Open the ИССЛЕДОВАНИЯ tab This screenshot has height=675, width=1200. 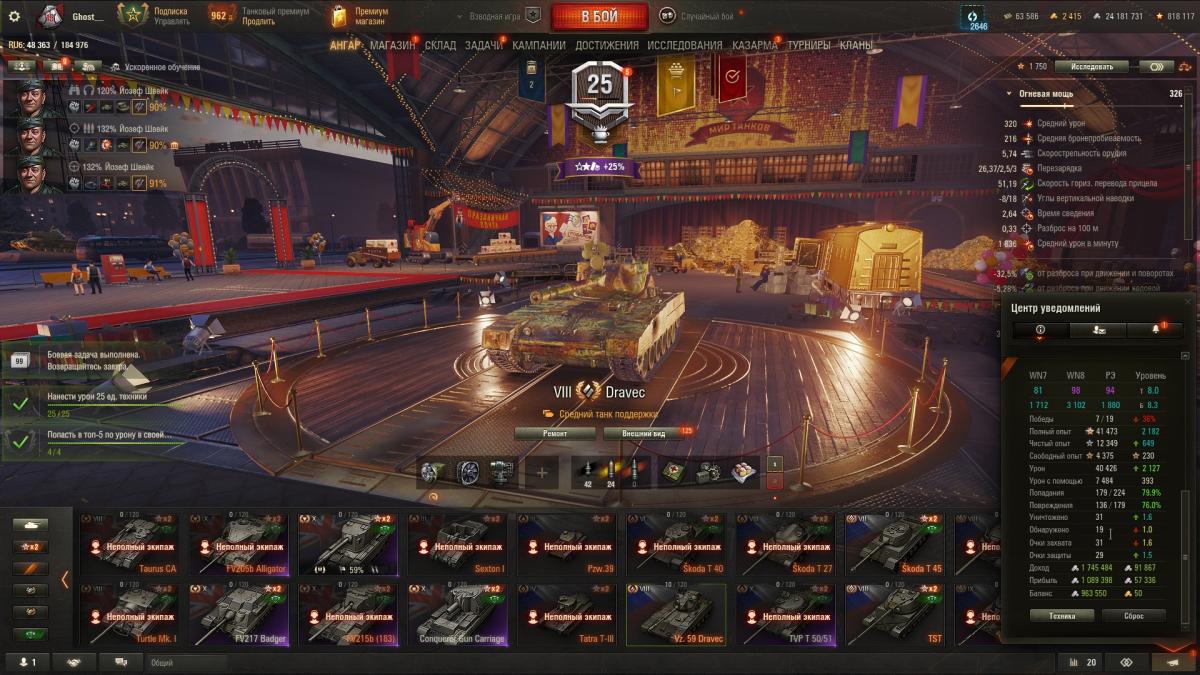[x=684, y=45]
